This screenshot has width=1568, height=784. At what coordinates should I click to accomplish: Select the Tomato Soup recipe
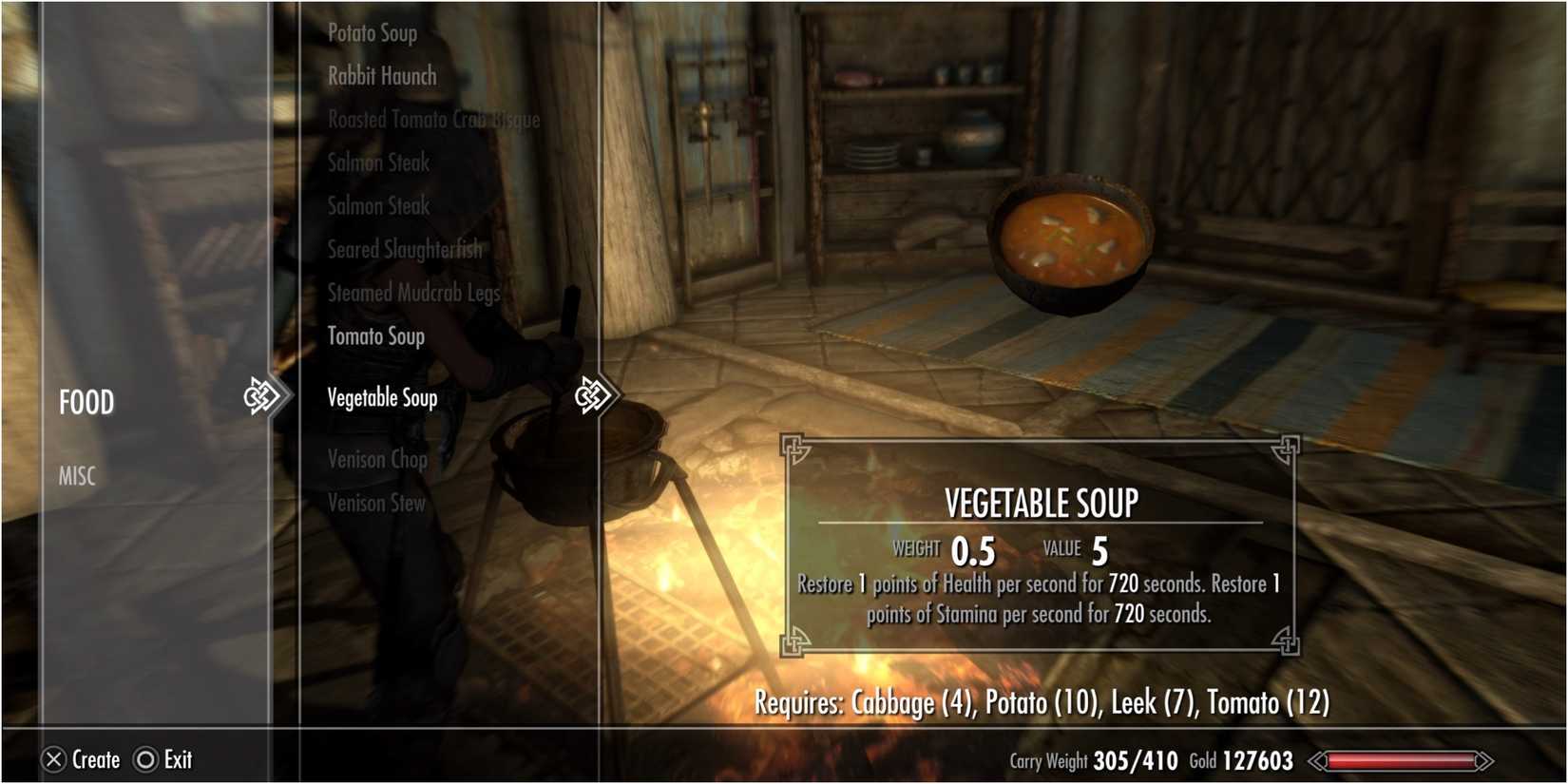tap(375, 335)
